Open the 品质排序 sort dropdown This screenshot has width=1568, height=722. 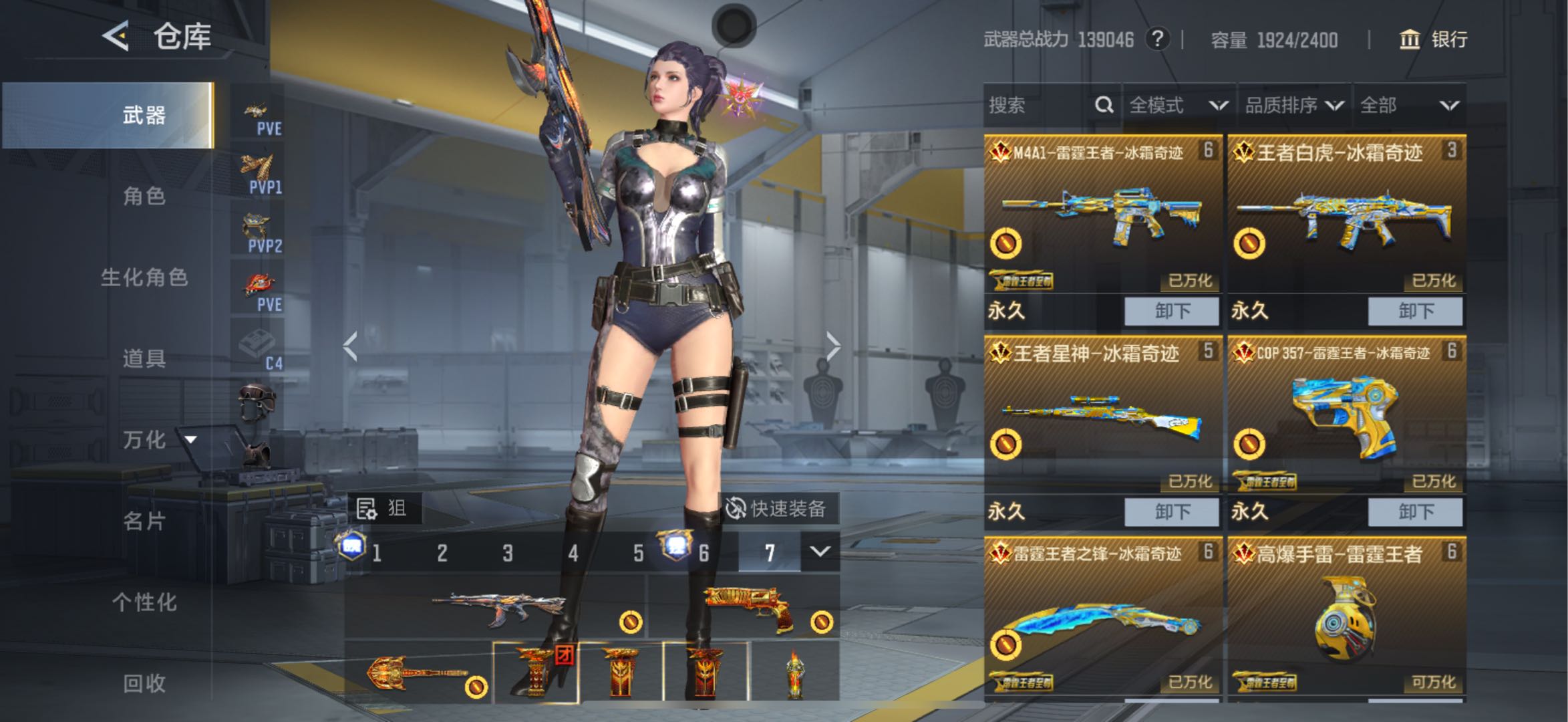point(1293,106)
